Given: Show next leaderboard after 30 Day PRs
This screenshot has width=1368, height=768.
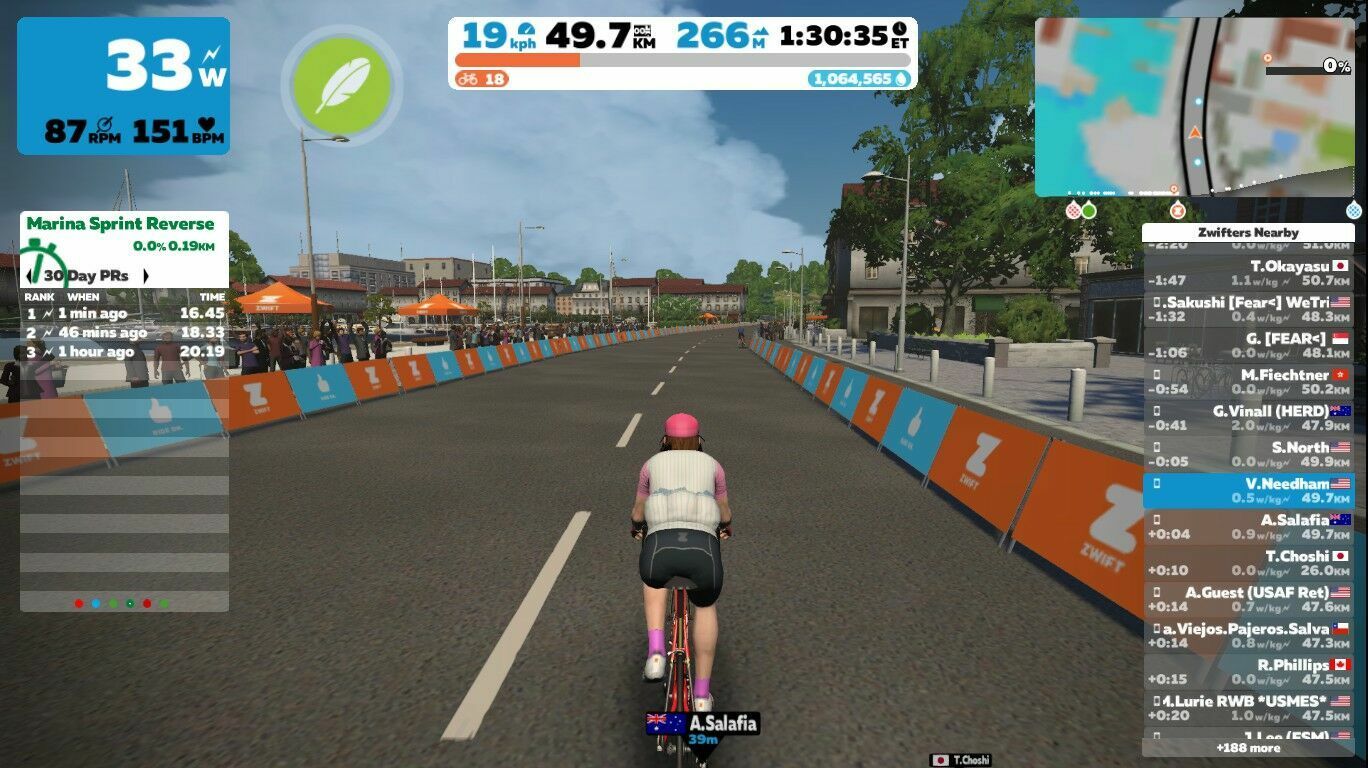Looking at the screenshot, I should coord(145,276).
